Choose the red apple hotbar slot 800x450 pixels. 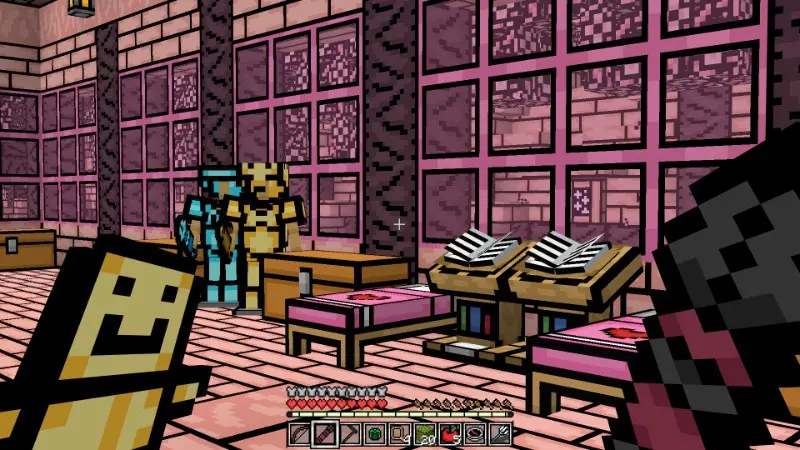coord(449,434)
